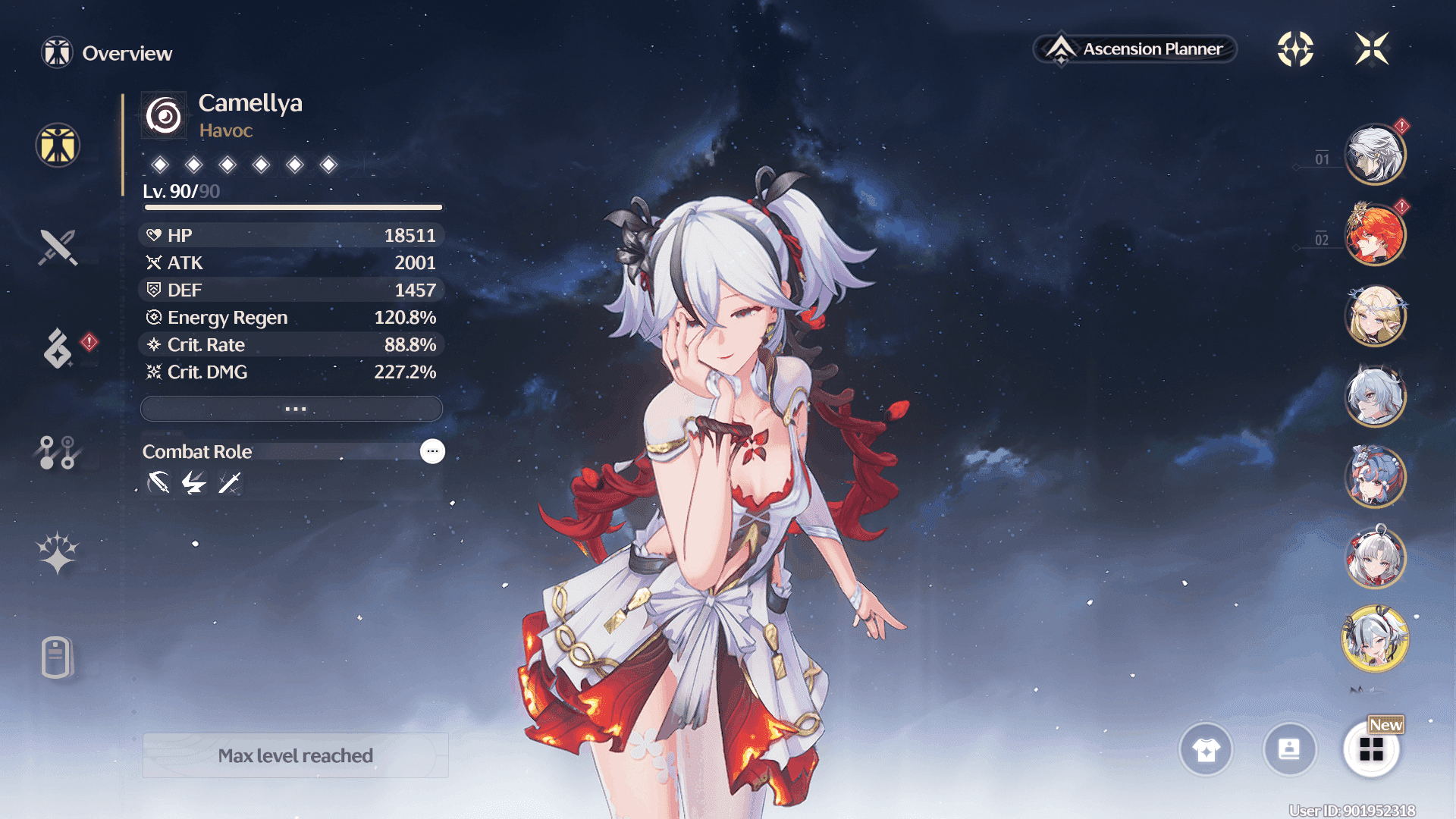Viewport: 1456px width, 819px height.
Task: Click the Havoc element icon beside Camellya
Action: pos(164,115)
